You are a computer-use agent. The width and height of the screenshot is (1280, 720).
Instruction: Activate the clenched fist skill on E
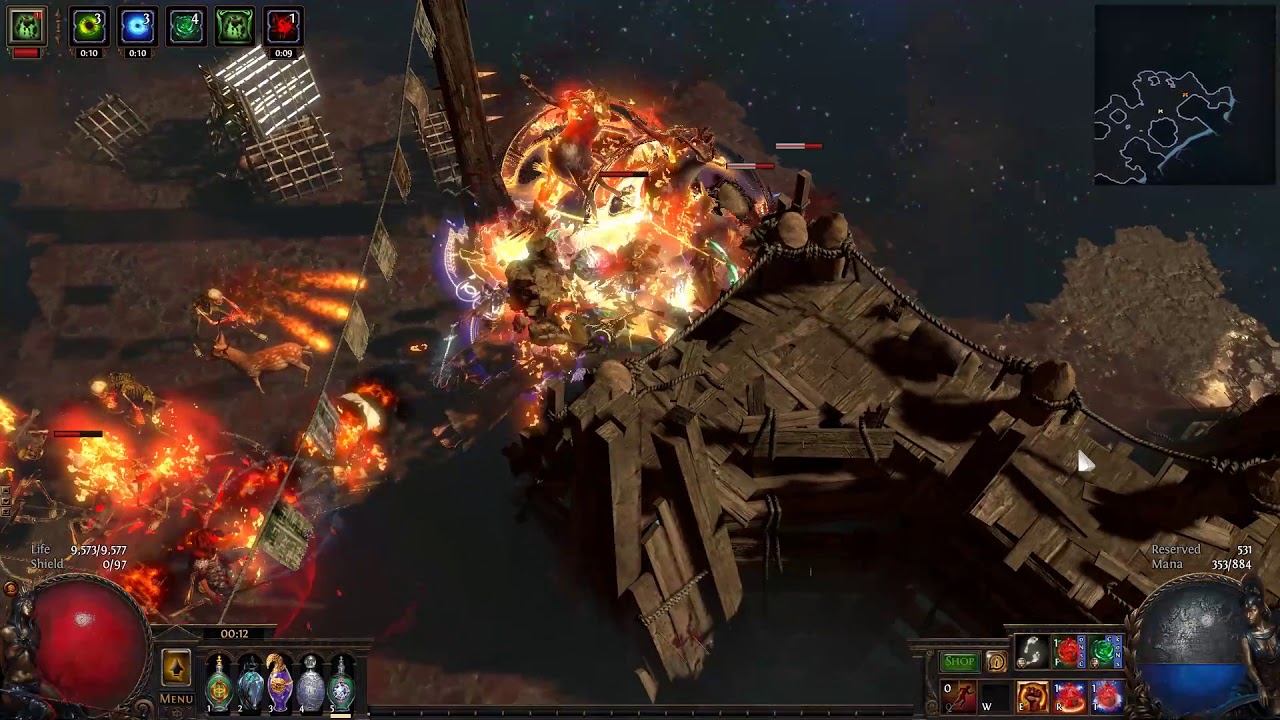point(1032,696)
